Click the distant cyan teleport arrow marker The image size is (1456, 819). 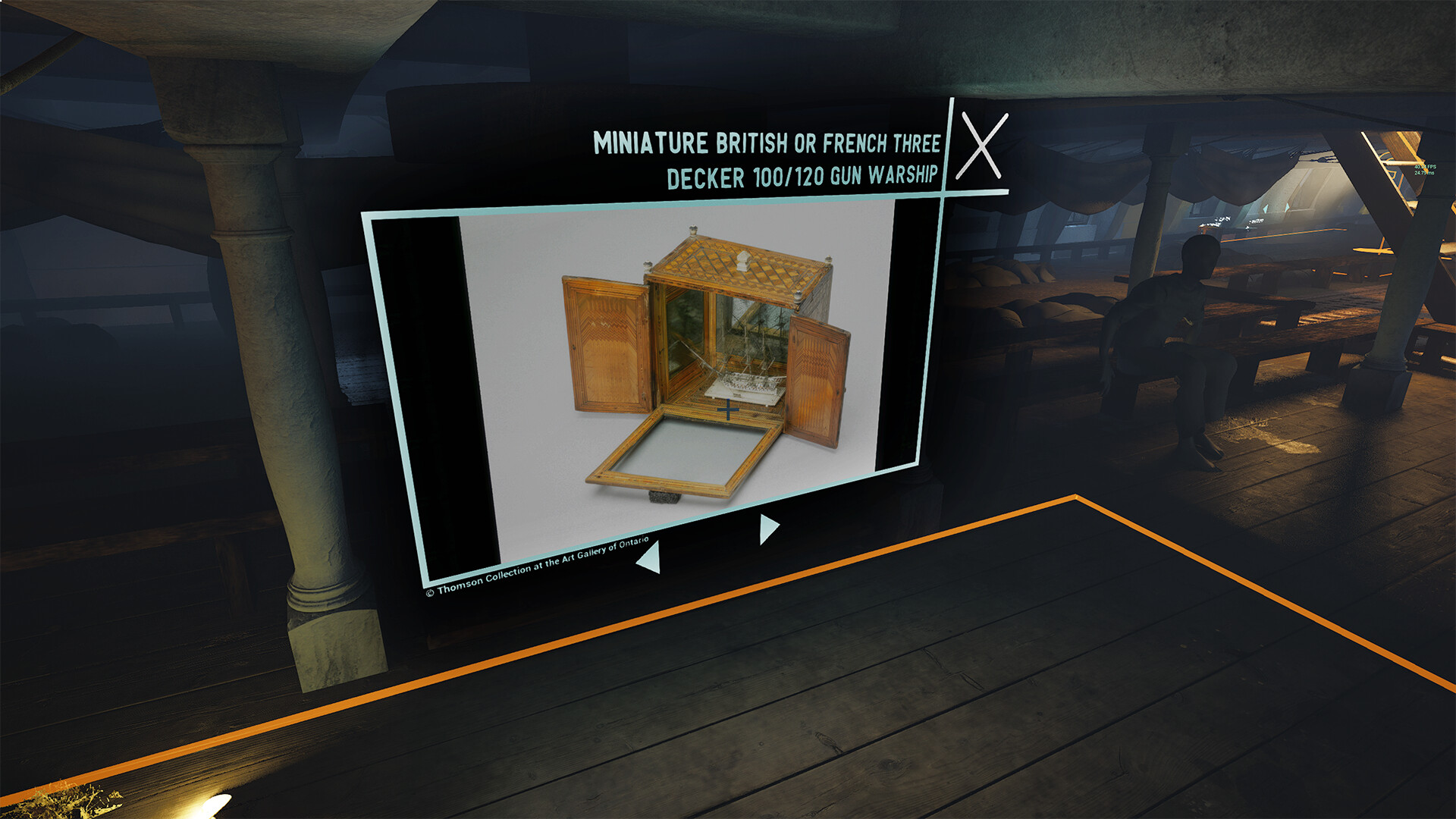[x=1265, y=207]
